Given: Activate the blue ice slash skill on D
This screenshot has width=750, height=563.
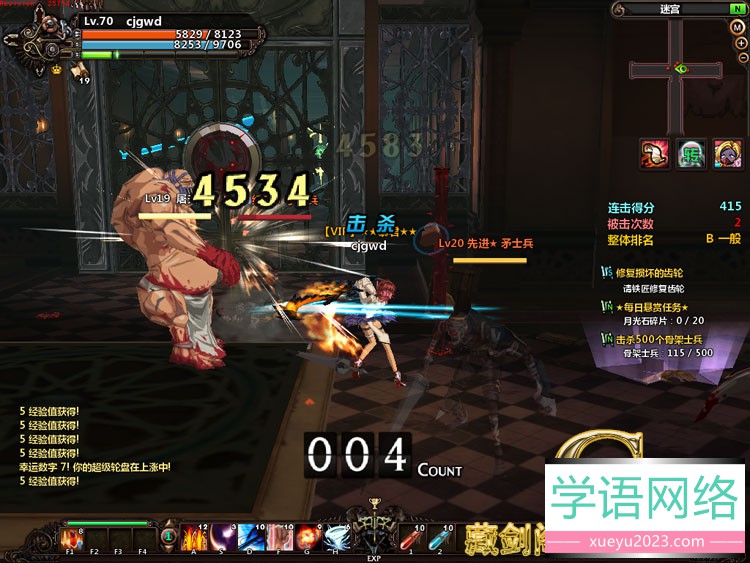Looking at the screenshot, I should (249, 537).
